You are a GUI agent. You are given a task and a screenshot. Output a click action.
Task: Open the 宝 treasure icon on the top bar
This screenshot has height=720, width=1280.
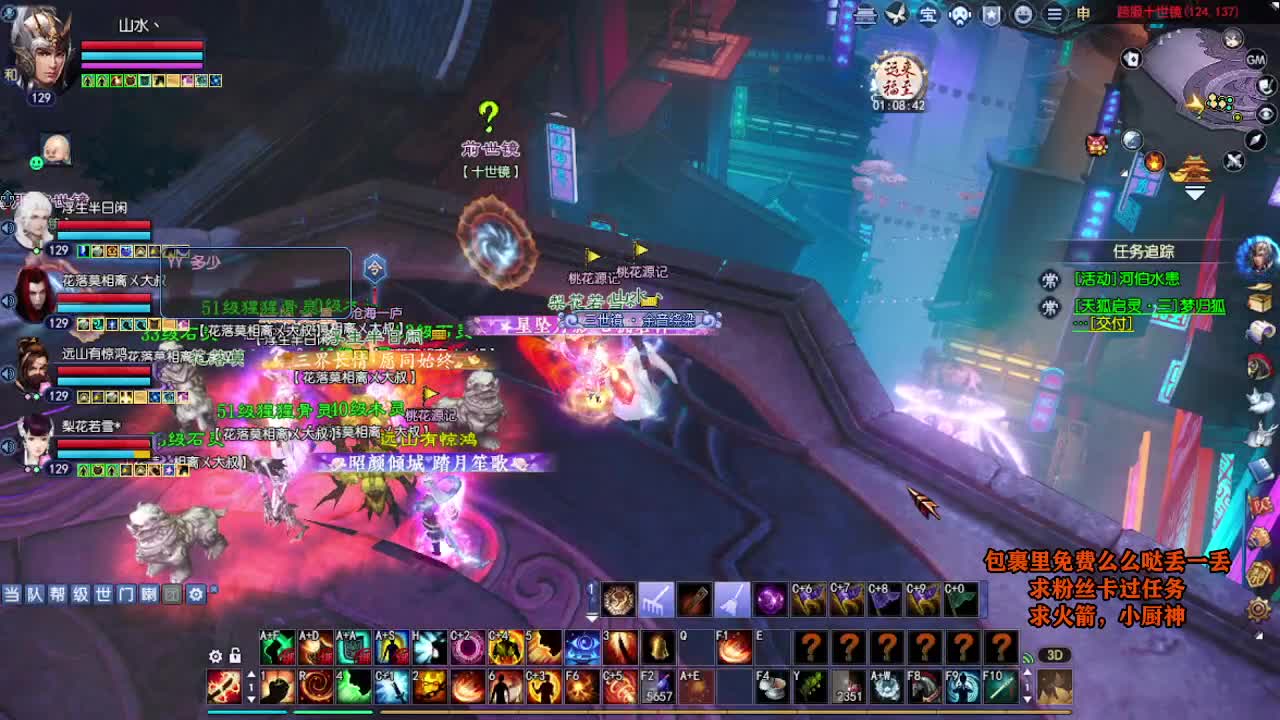click(930, 16)
